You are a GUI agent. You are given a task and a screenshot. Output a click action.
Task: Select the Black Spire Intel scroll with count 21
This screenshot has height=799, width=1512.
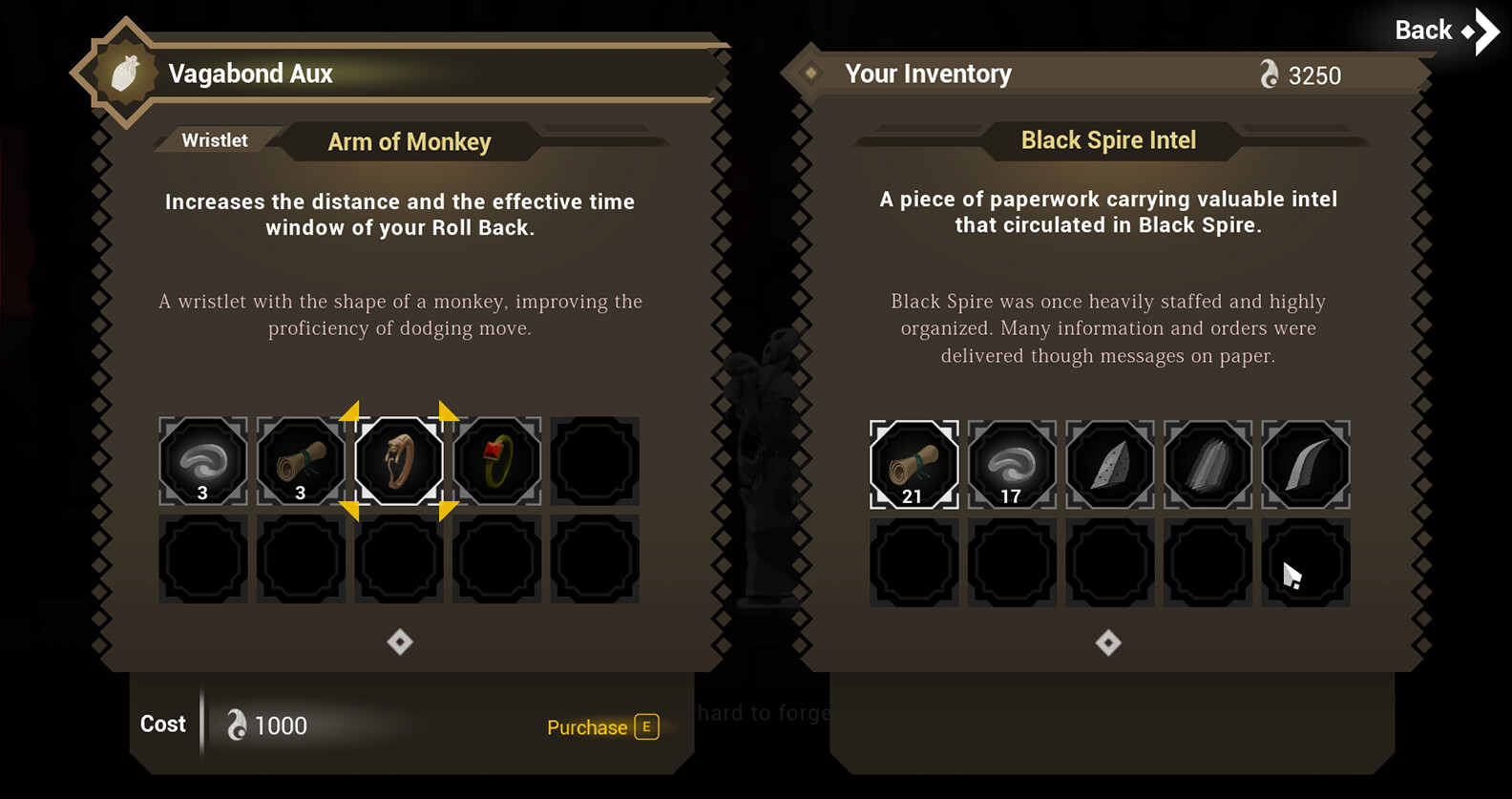coord(913,465)
